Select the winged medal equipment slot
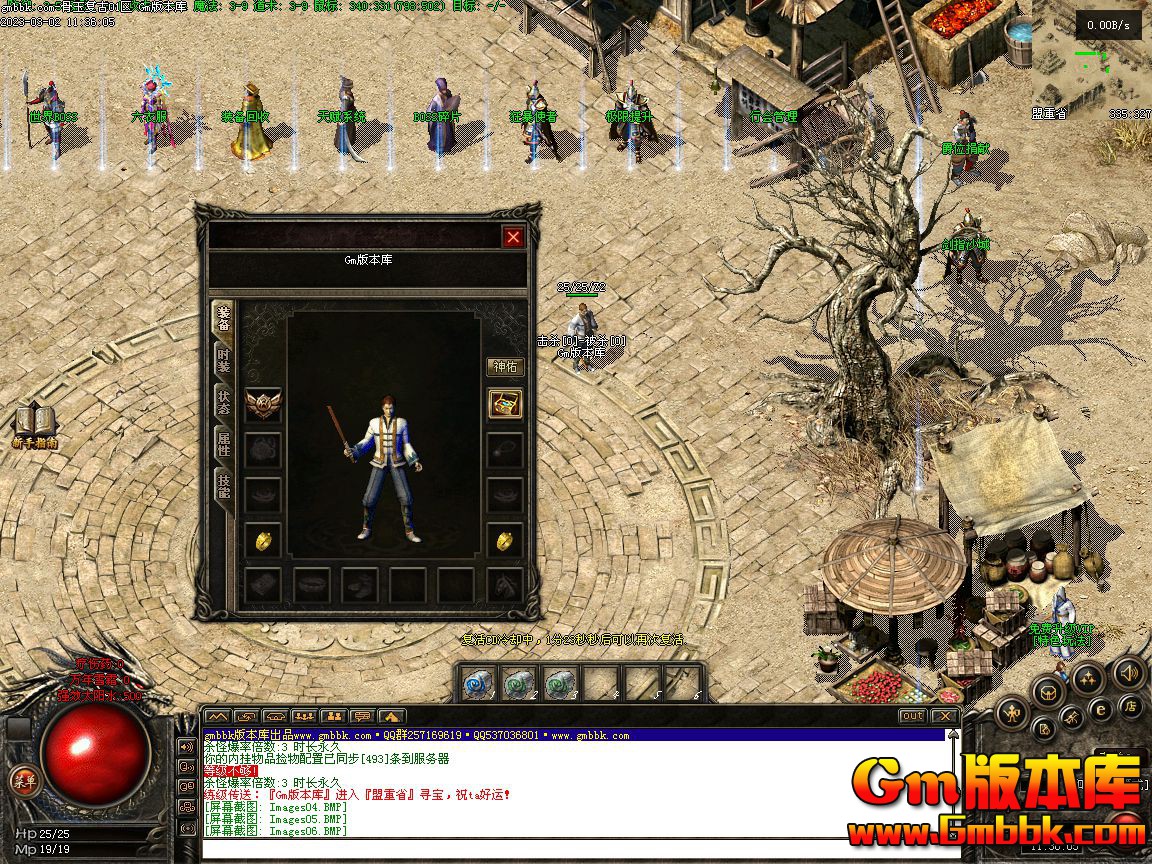Screen dimensions: 1152x864 pos(263,403)
